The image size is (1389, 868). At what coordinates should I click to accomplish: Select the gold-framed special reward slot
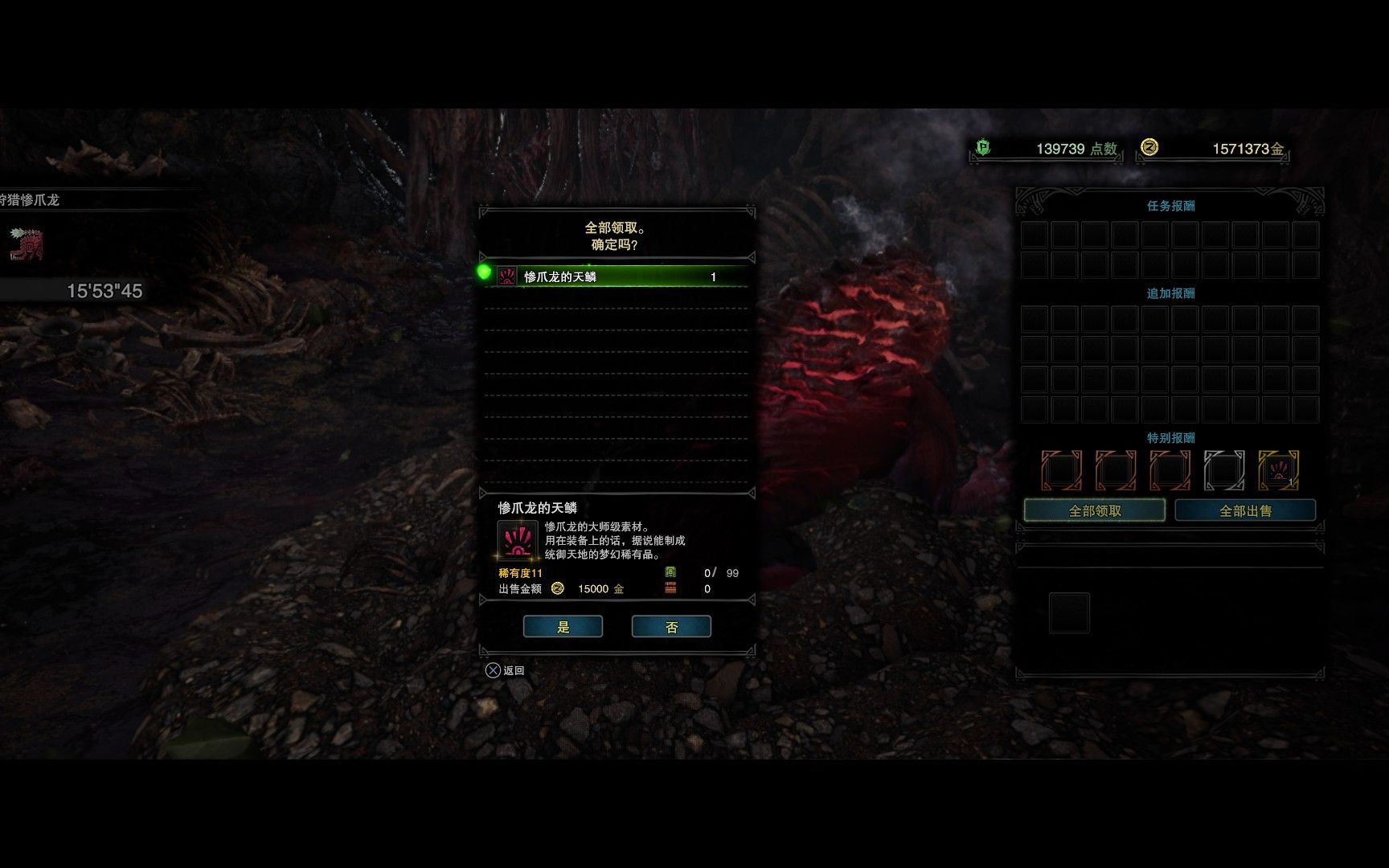tap(1278, 470)
